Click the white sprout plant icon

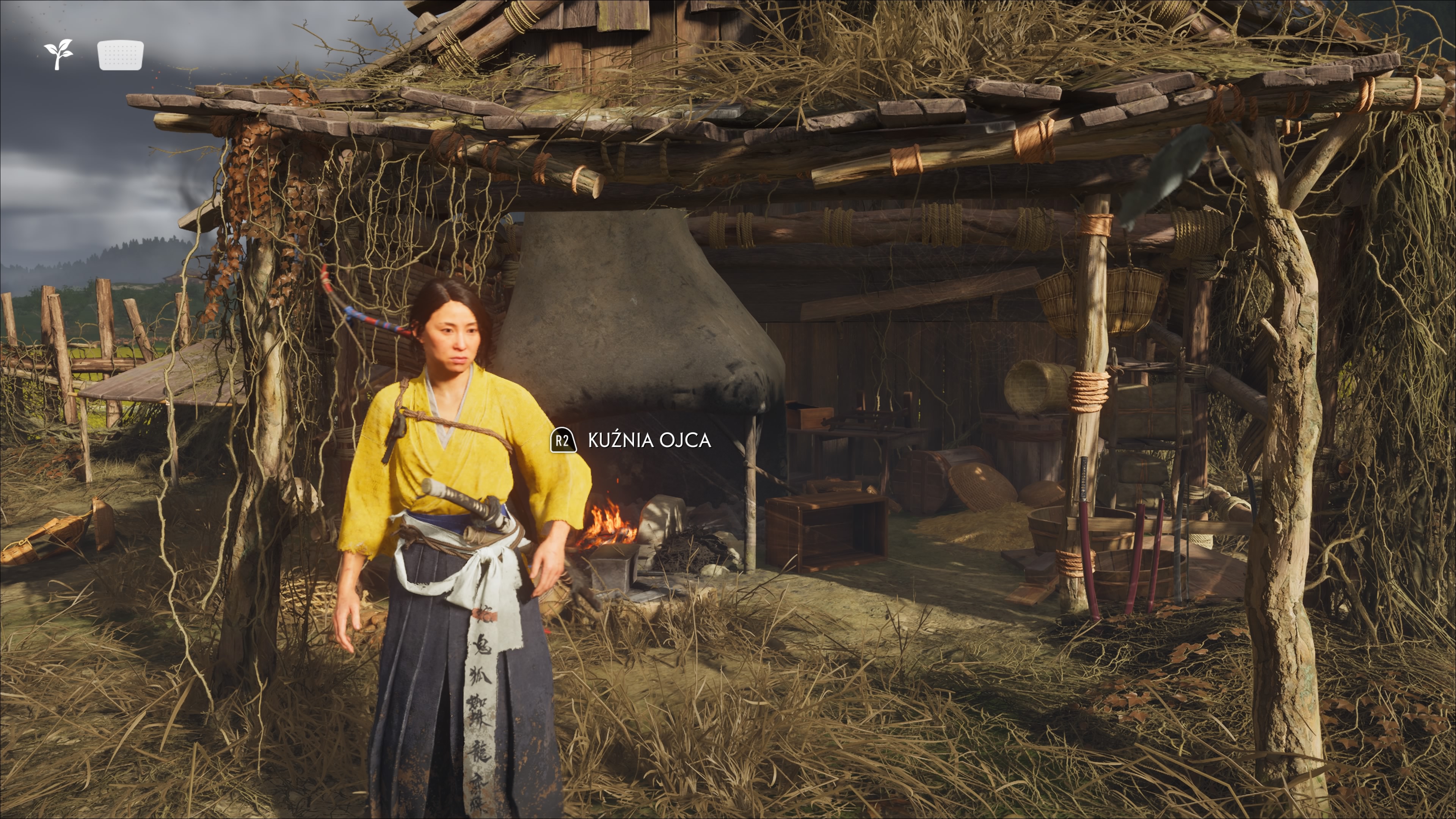[x=59, y=55]
